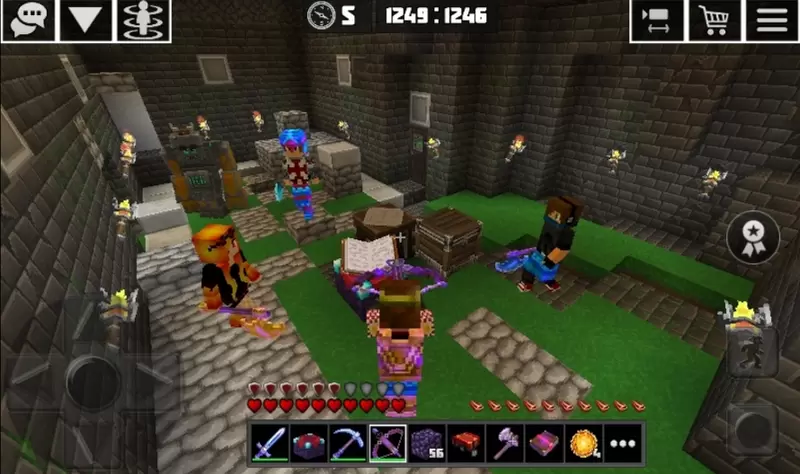The width and height of the screenshot is (800, 474).
Task: Open the chat speech bubble button
Action: pos(27,20)
